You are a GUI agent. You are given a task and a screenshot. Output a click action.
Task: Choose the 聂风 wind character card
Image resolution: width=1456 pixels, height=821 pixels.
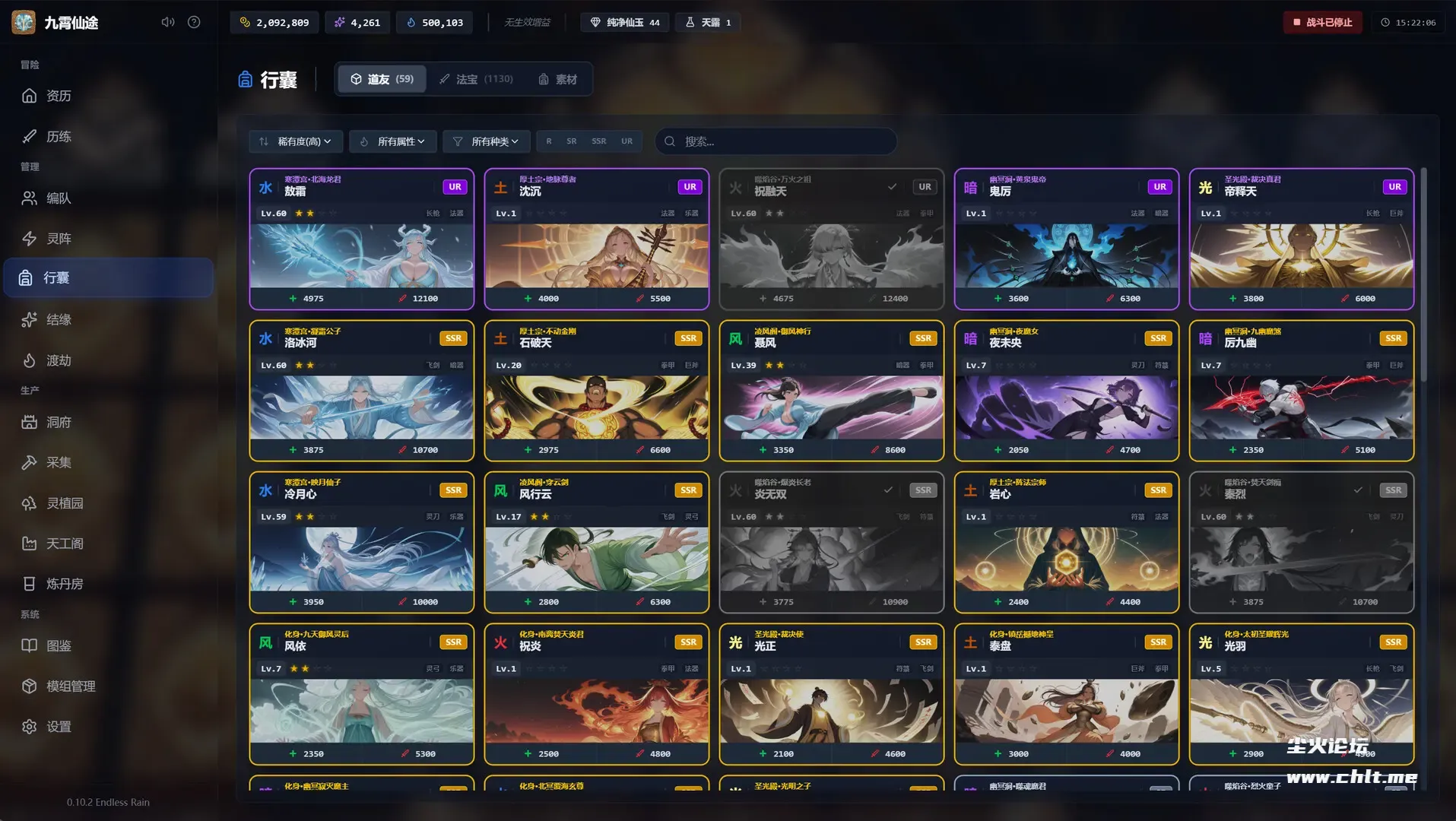click(831, 391)
